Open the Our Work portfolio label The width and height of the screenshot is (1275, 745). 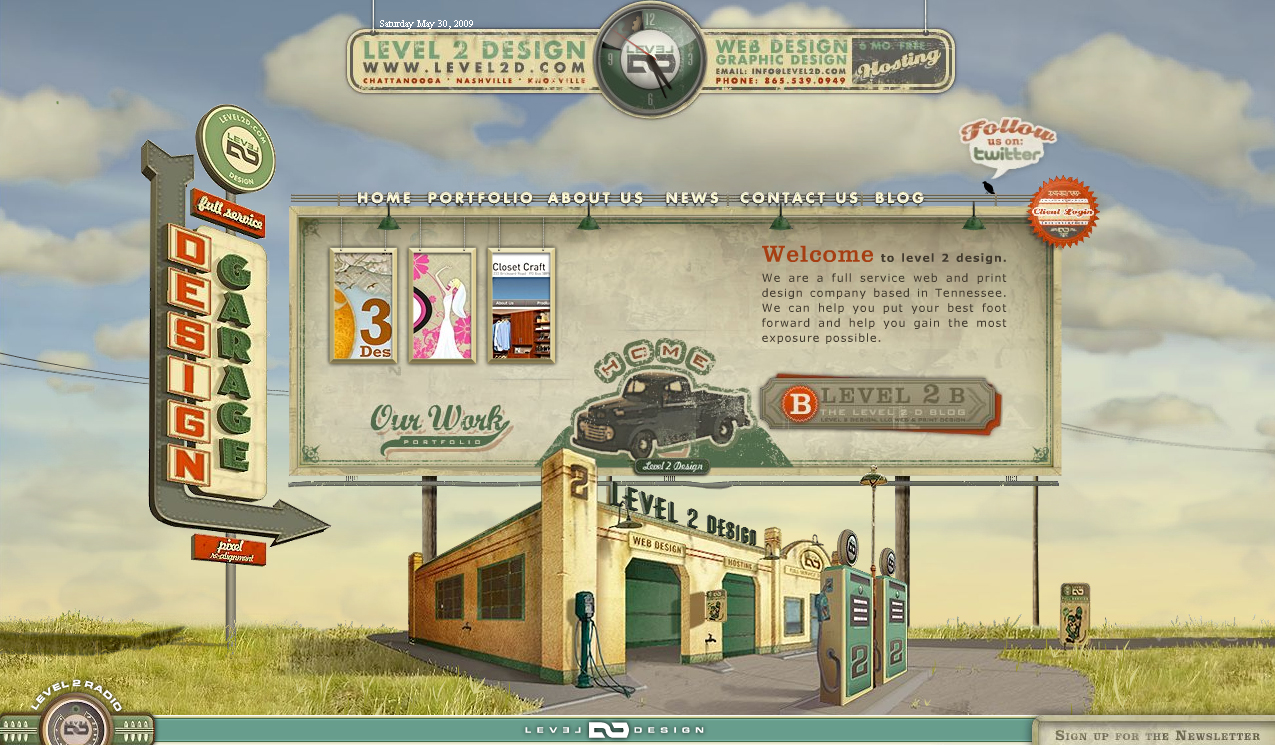coord(439,425)
